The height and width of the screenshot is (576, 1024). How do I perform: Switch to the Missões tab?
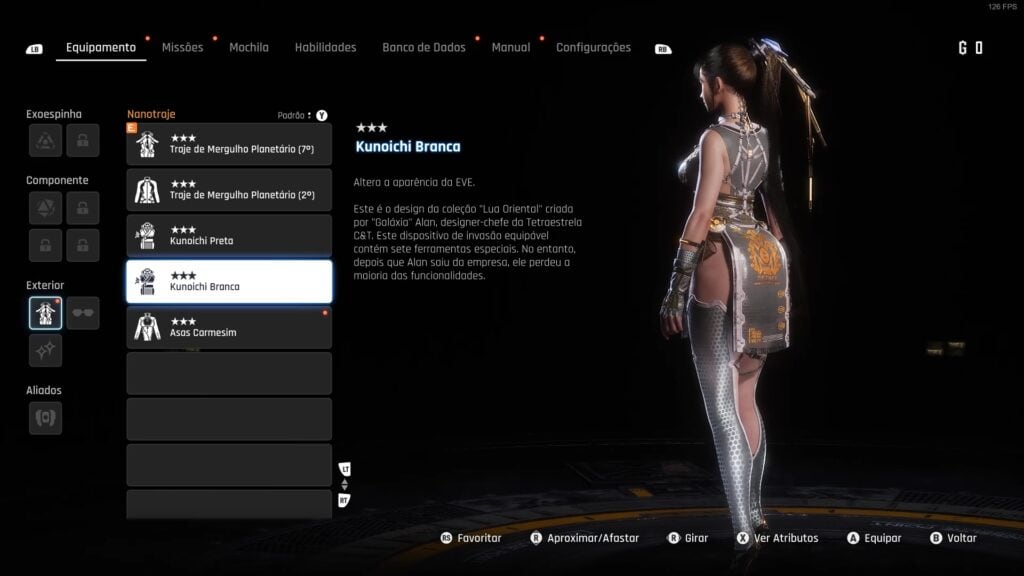click(x=182, y=47)
